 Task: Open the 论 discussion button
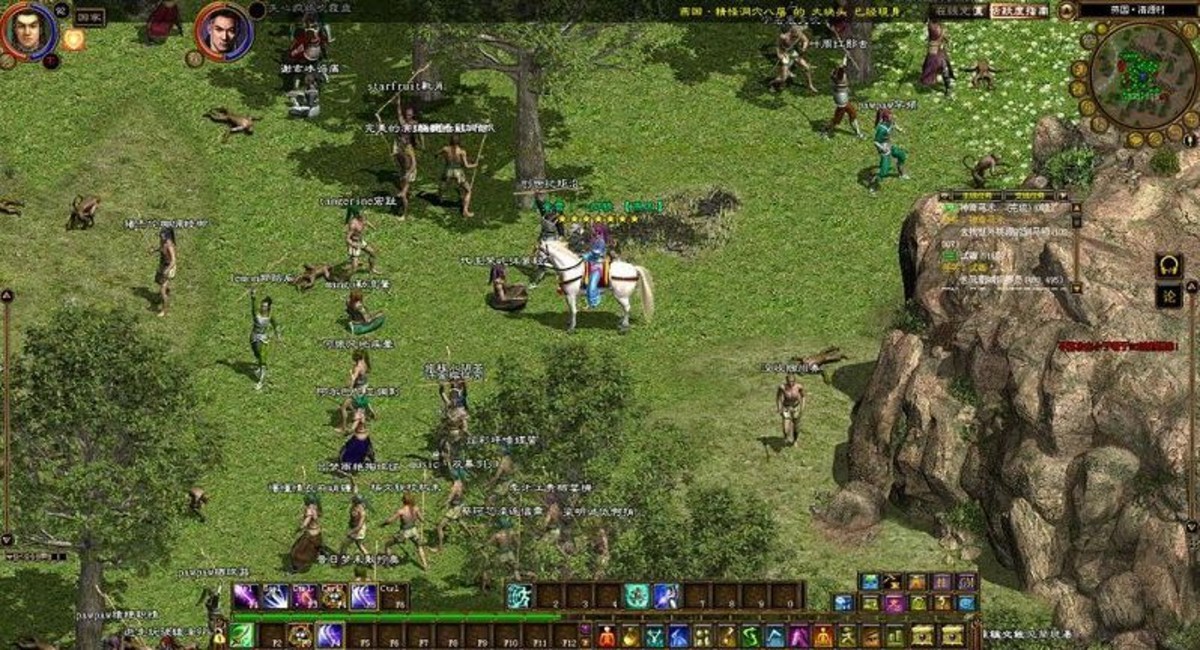[x=1168, y=295]
